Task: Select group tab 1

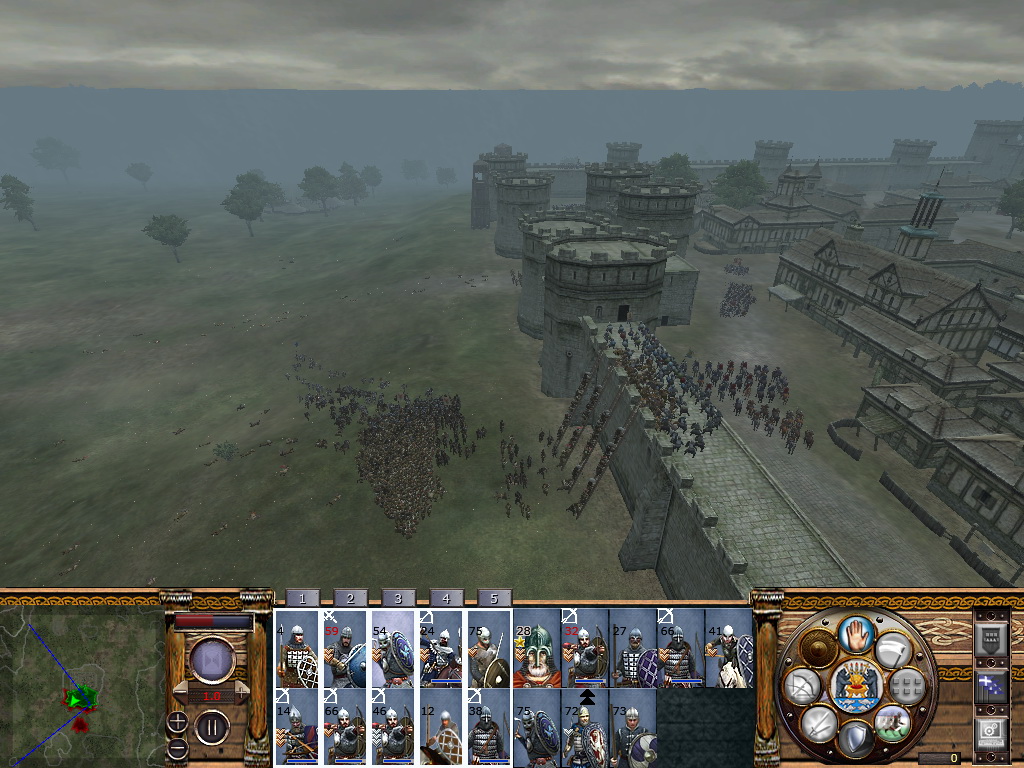Action: (x=302, y=598)
